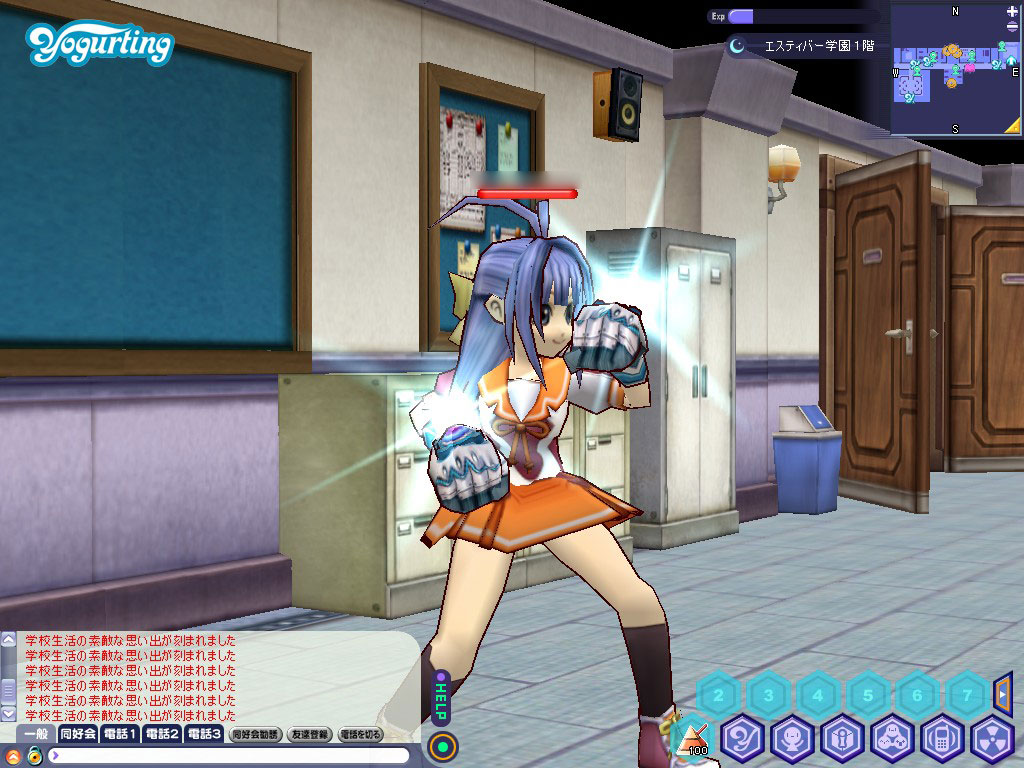The image size is (1024, 768).
Task: Toggle the padlock icon beside chat input
Action: point(34,756)
